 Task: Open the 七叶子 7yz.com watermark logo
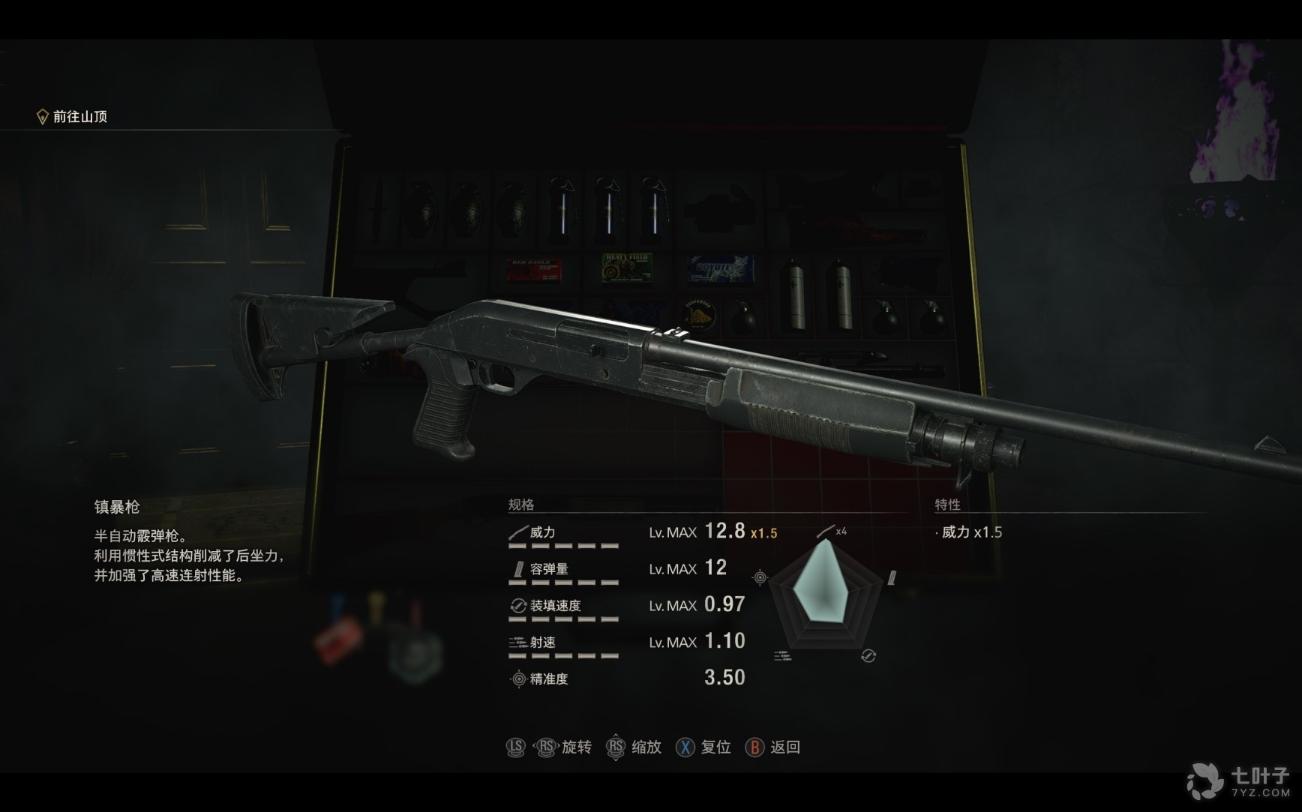pos(1238,780)
